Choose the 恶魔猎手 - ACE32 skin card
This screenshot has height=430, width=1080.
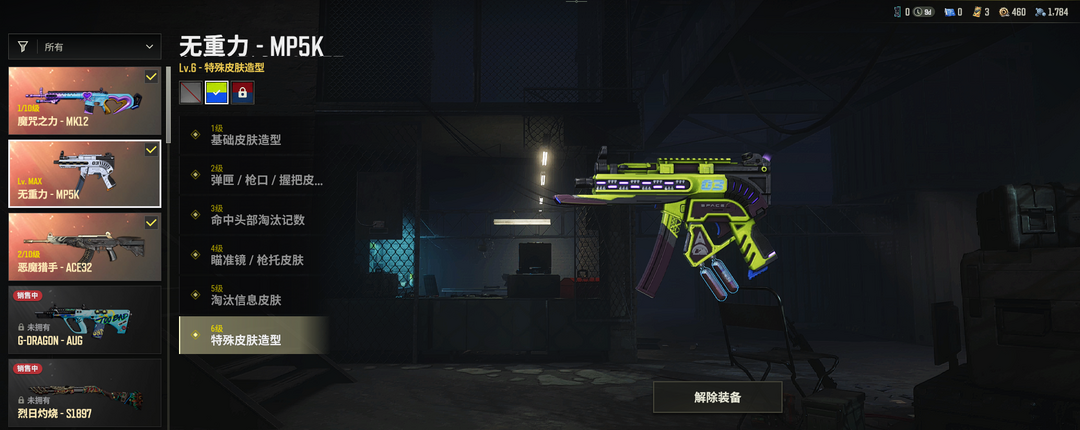(85, 245)
